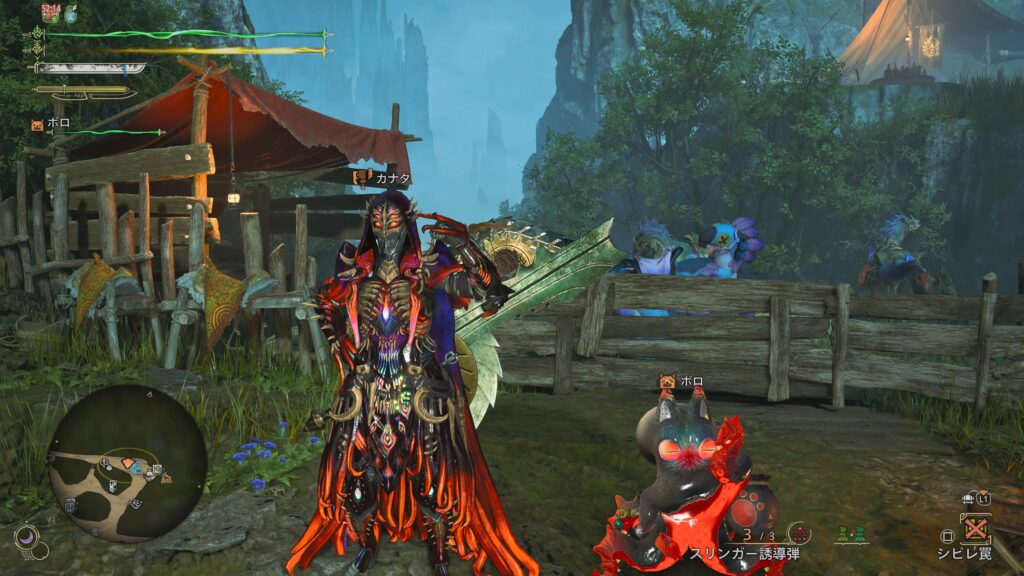Open the circular minimap
Screen dimensions: 1024x576
127,463
